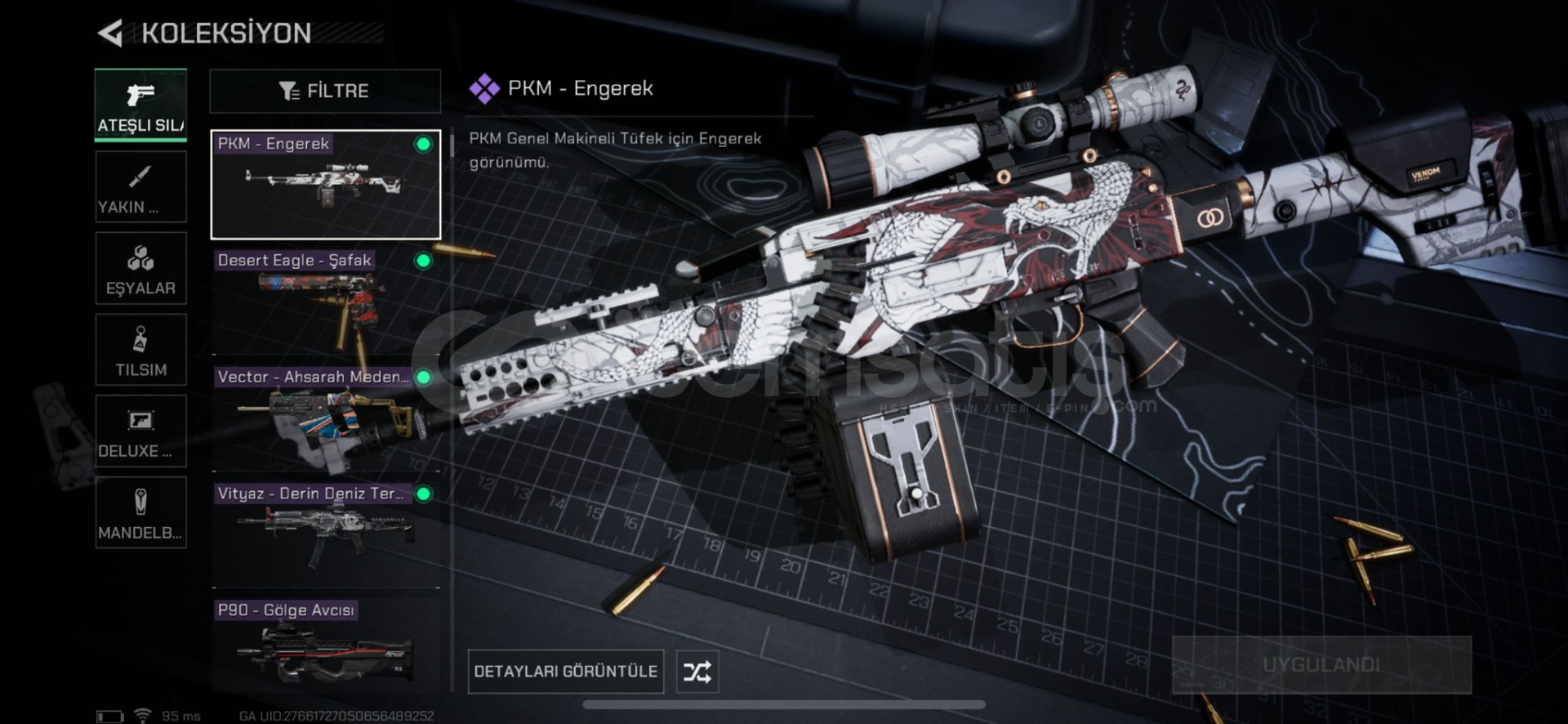The height and width of the screenshot is (724, 1568).
Task: Choose the Desert Eagle - Şafak skin
Action: pos(325,302)
